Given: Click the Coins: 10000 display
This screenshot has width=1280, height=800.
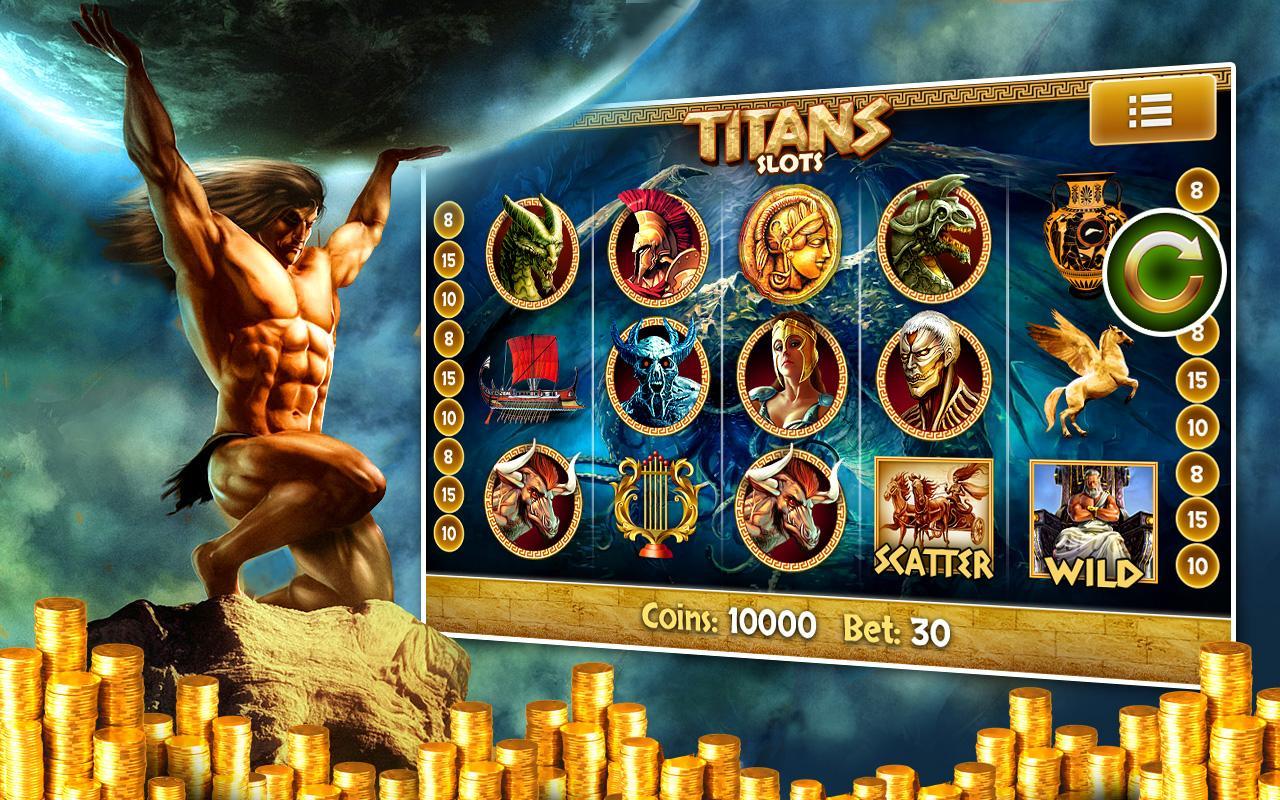Looking at the screenshot, I should (x=728, y=622).
